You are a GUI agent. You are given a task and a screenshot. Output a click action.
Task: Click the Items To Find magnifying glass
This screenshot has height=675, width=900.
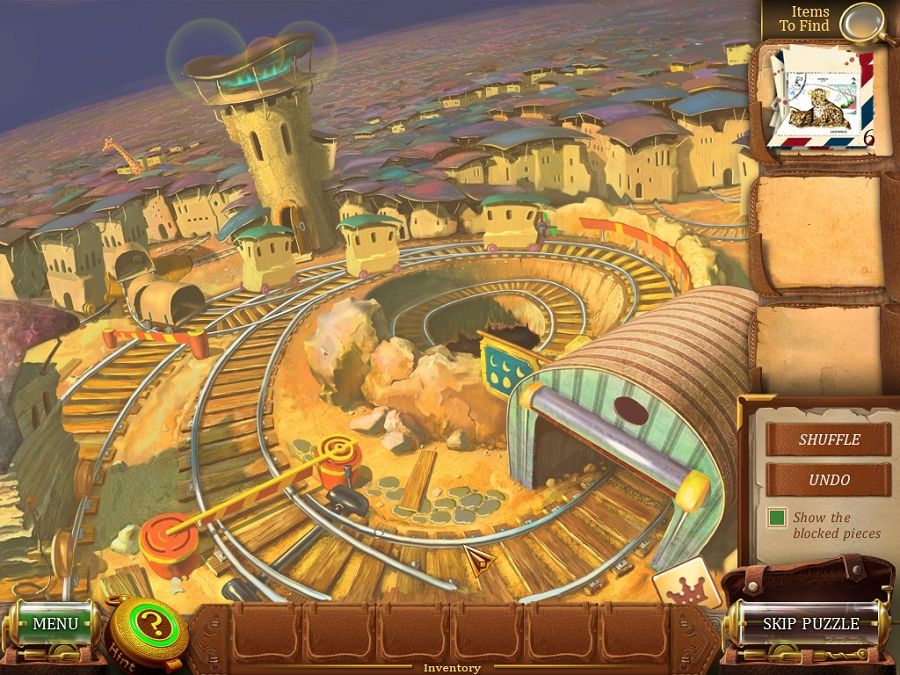coord(862,20)
